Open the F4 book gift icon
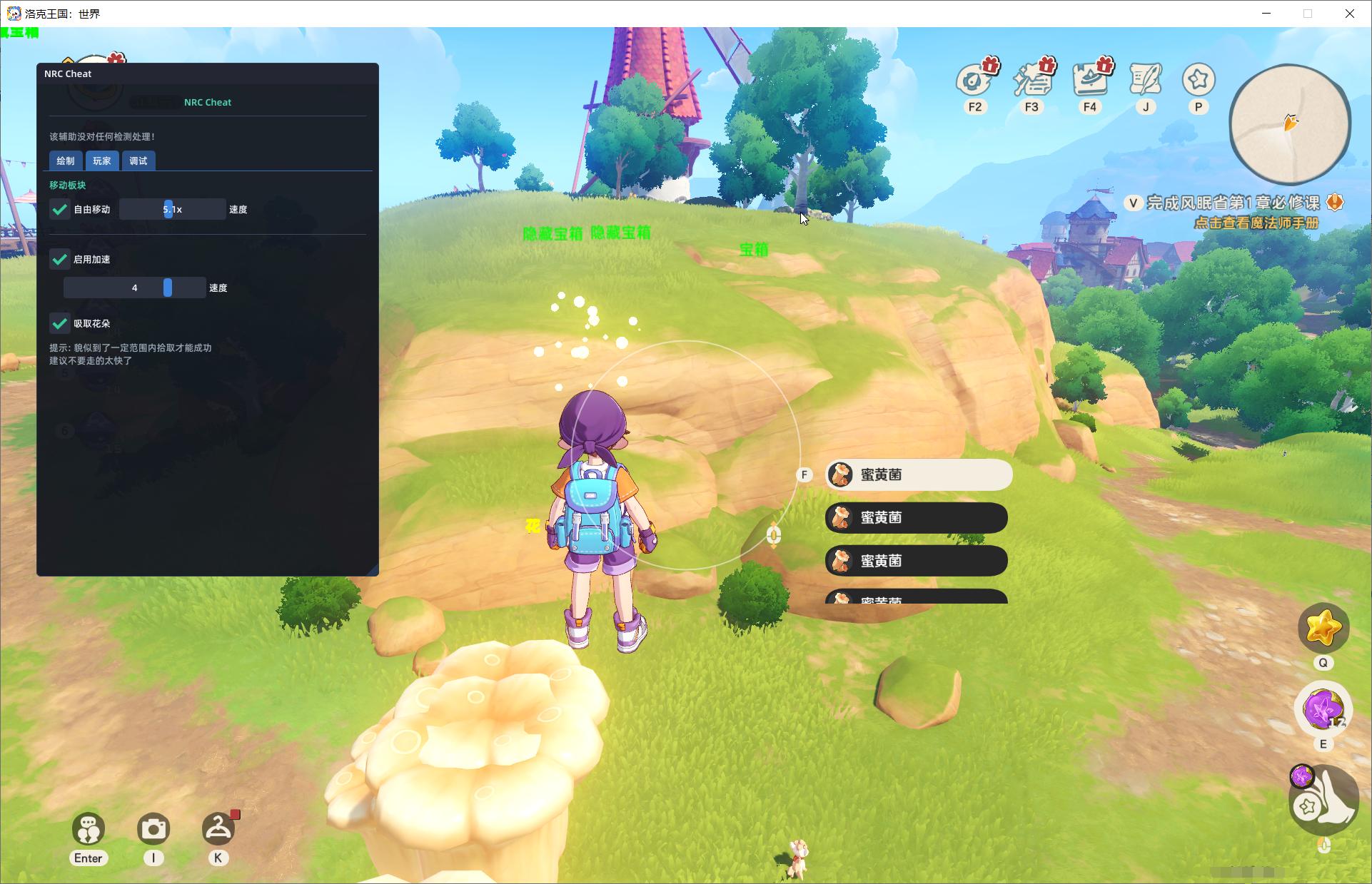The image size is (1372, 884). [1090, 80]
